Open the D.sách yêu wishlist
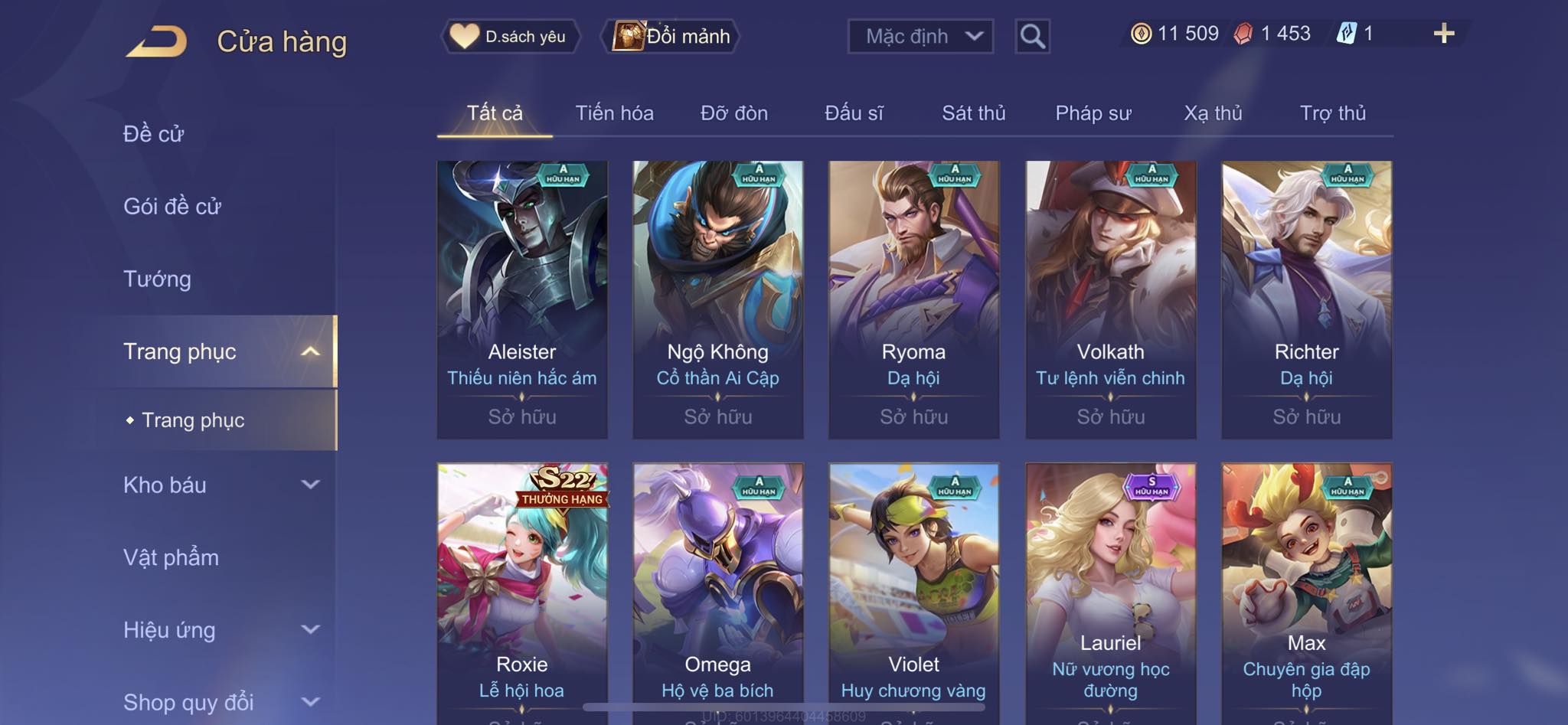Image resolution: width=1568 pixels, height=725 pixels. pyautogui.click(x=510, y=36)
